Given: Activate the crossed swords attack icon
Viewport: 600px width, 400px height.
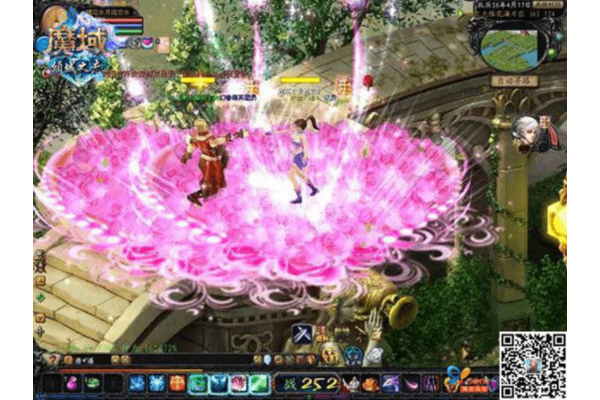Looking at the screenshot, I should 303,334.
